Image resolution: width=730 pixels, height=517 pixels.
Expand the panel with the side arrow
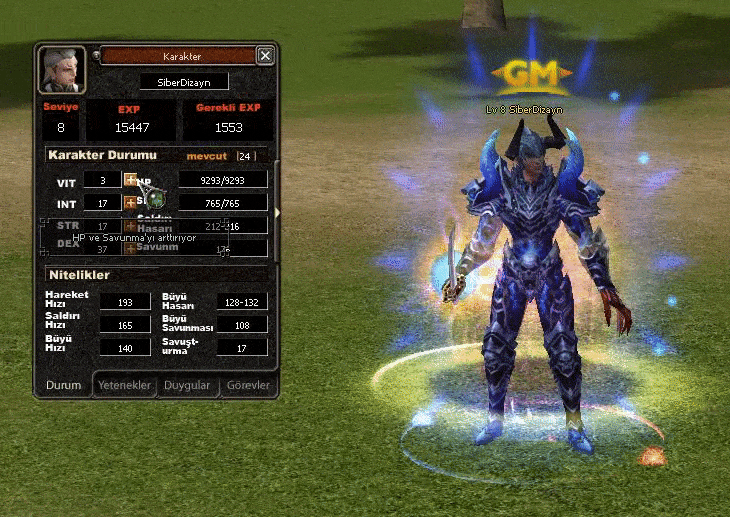277,212
